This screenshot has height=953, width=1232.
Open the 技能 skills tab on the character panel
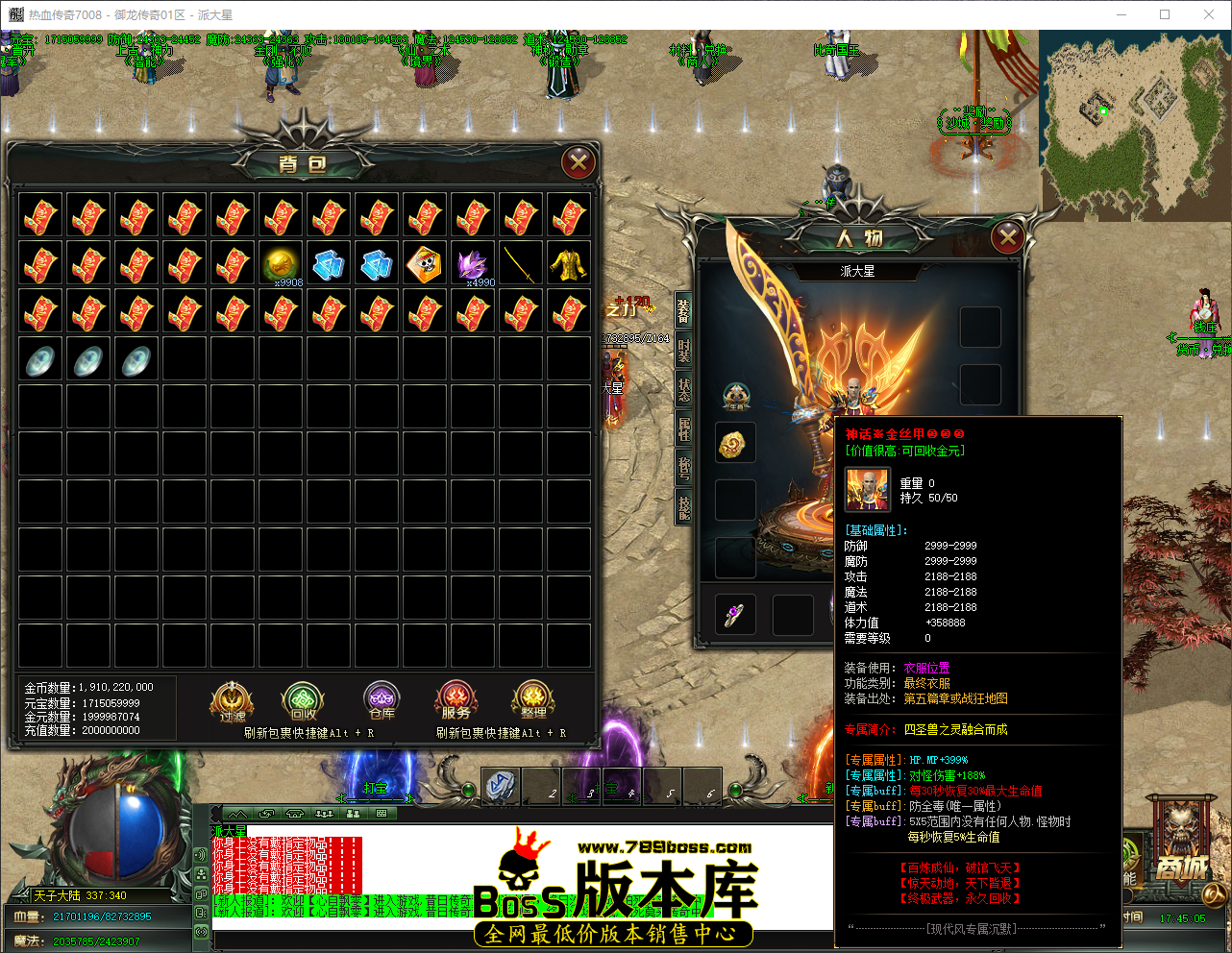(682, 507)
